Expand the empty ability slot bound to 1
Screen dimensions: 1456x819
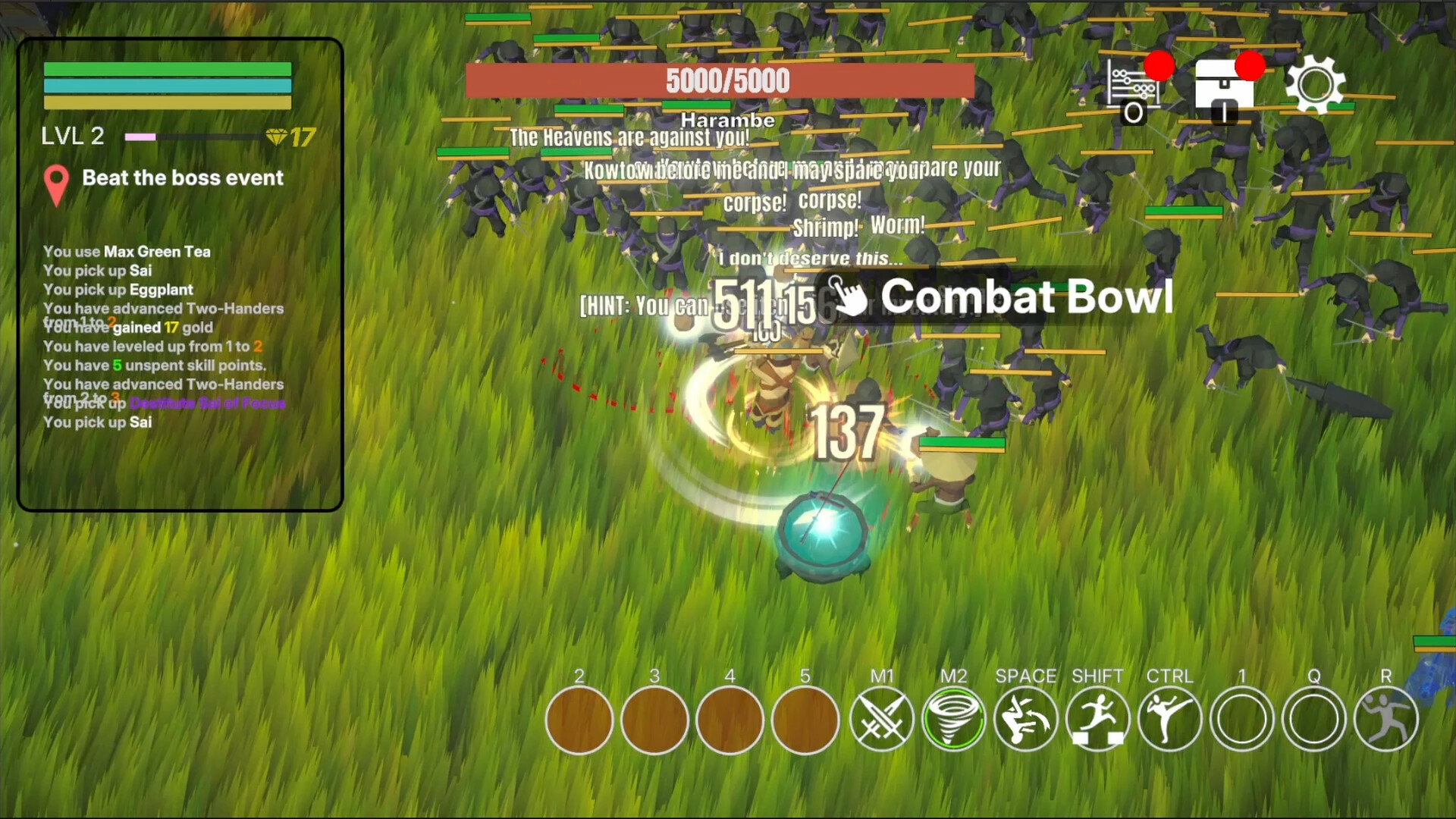point(1241,719)
